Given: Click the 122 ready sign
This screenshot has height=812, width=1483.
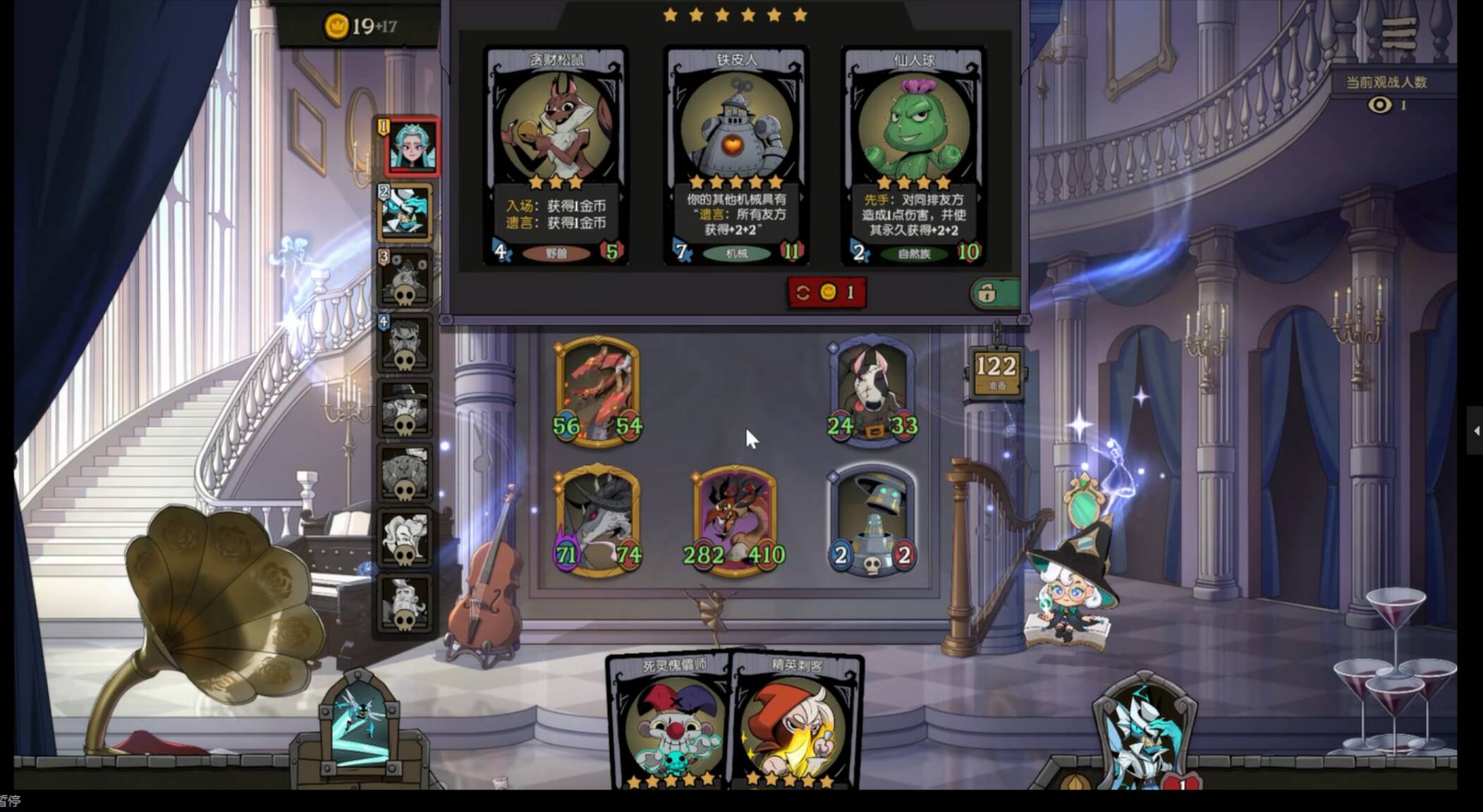Looking at the screenshot, I should (x=996, y=371).
